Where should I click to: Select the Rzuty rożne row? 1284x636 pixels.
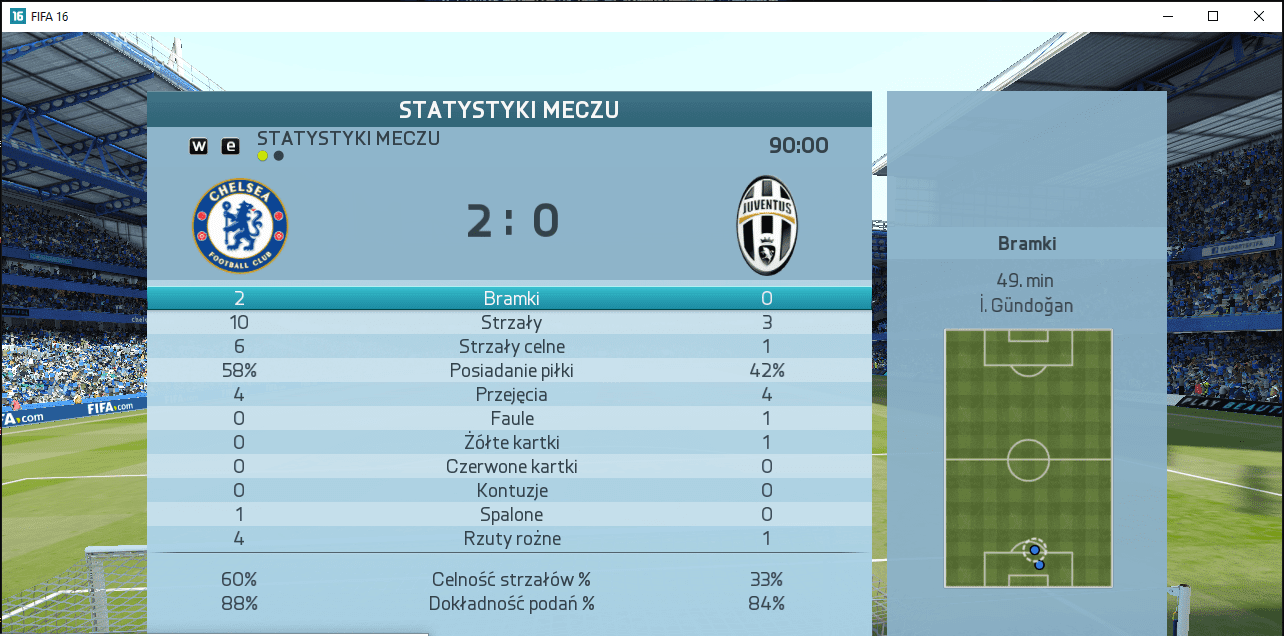click(x=511, y=539)
